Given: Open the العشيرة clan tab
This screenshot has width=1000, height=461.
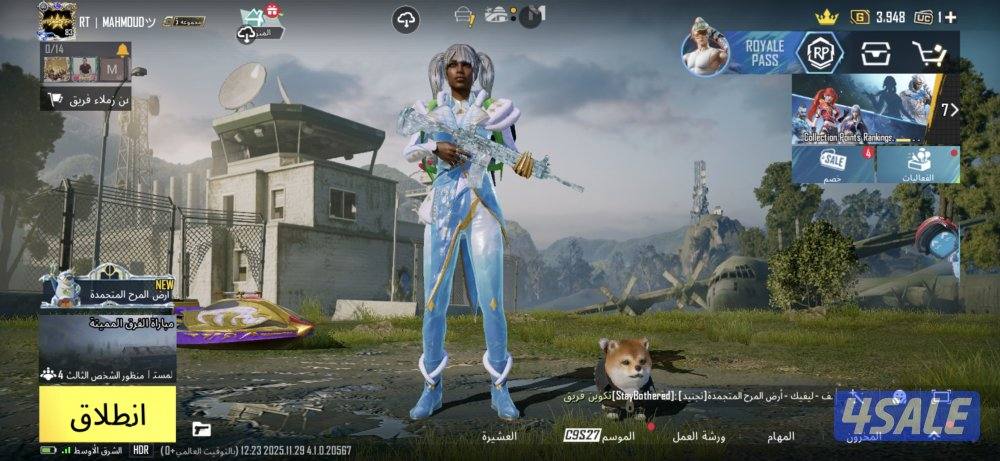Looking at the screenshot, I should click(x=499, y=436).
